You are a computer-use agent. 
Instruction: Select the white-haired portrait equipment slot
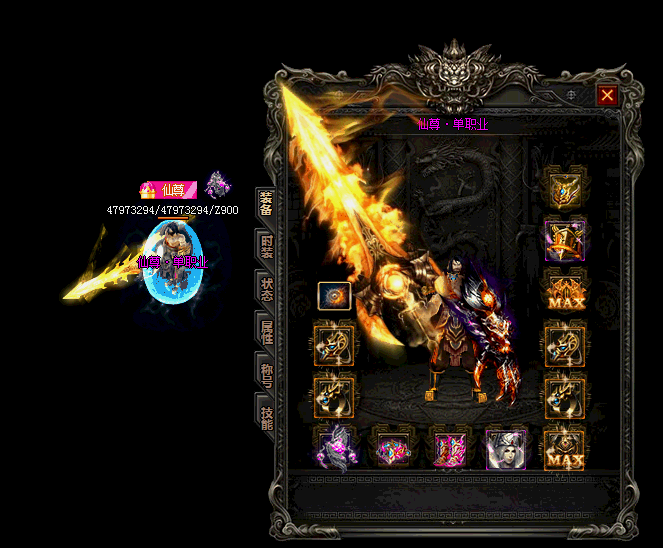click(x=506, y=450)
